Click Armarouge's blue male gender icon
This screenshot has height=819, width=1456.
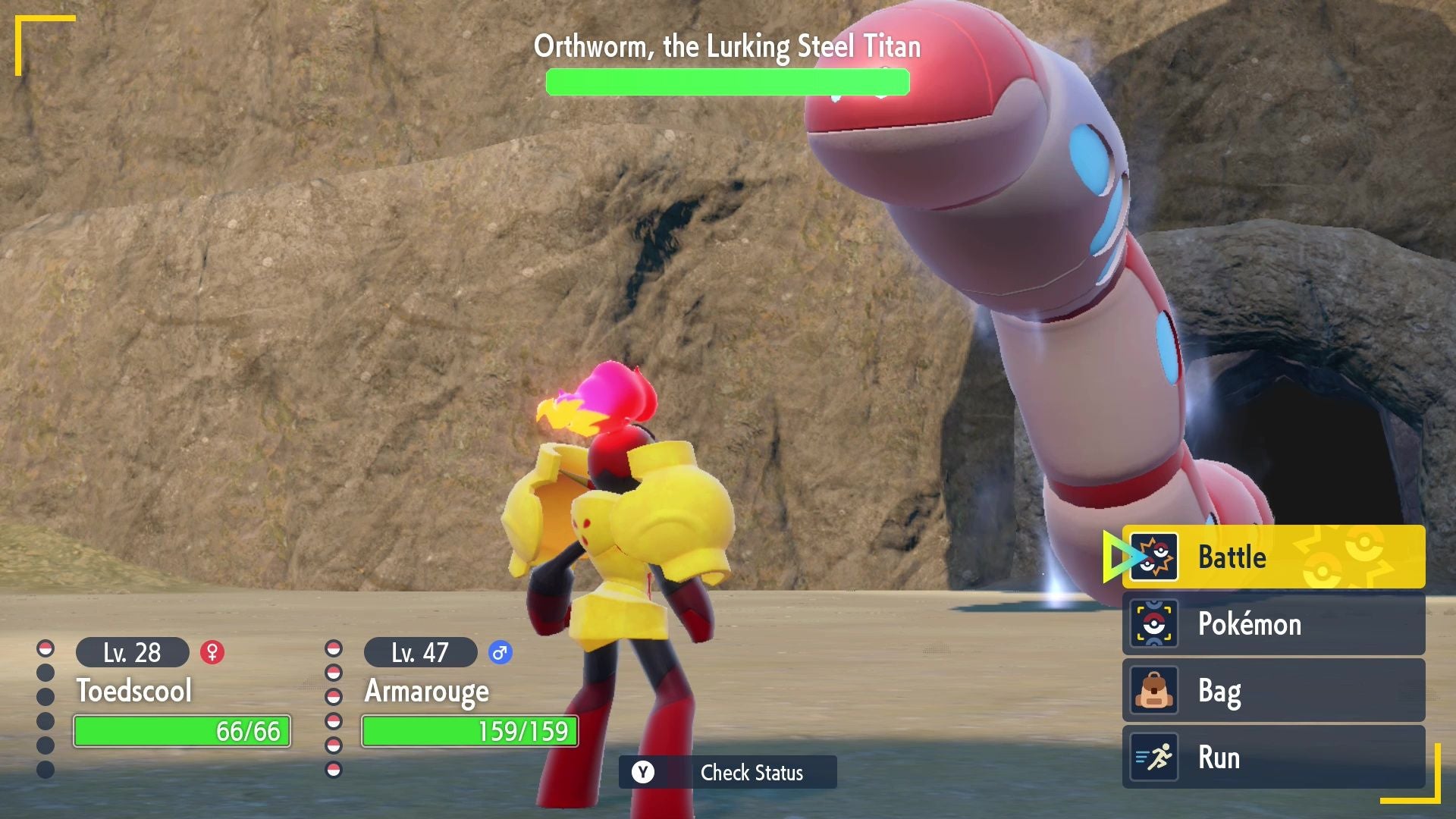pyautogui.click(x=500, y=652)
